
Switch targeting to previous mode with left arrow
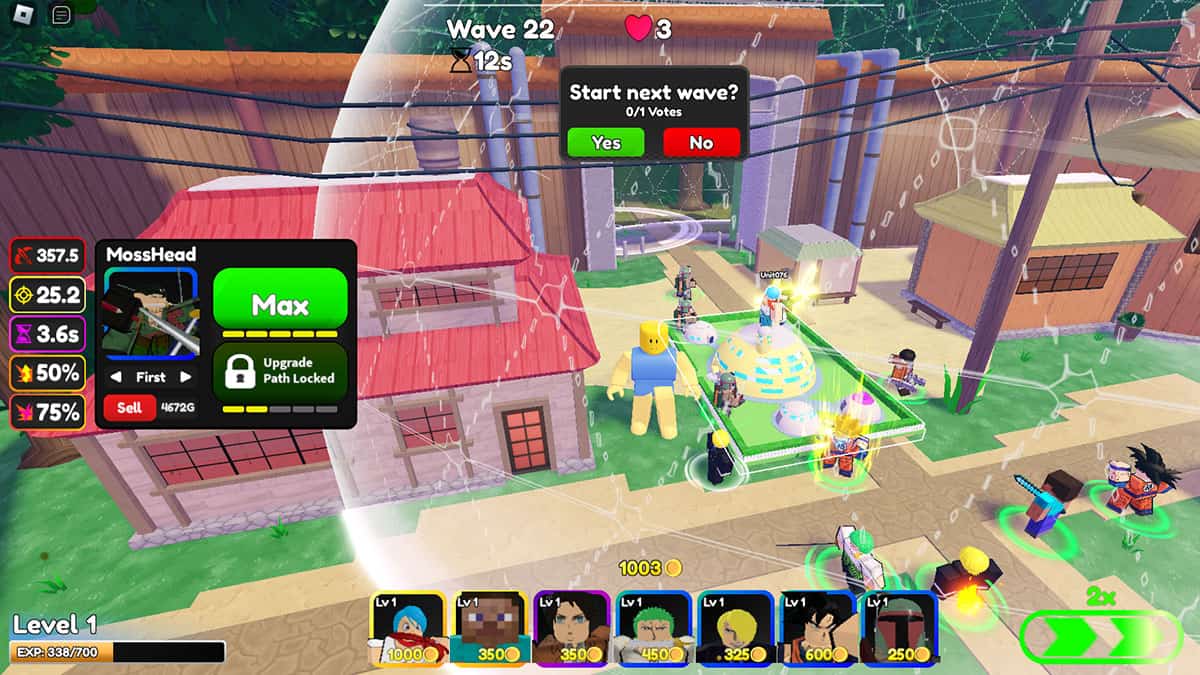[116, 377]
